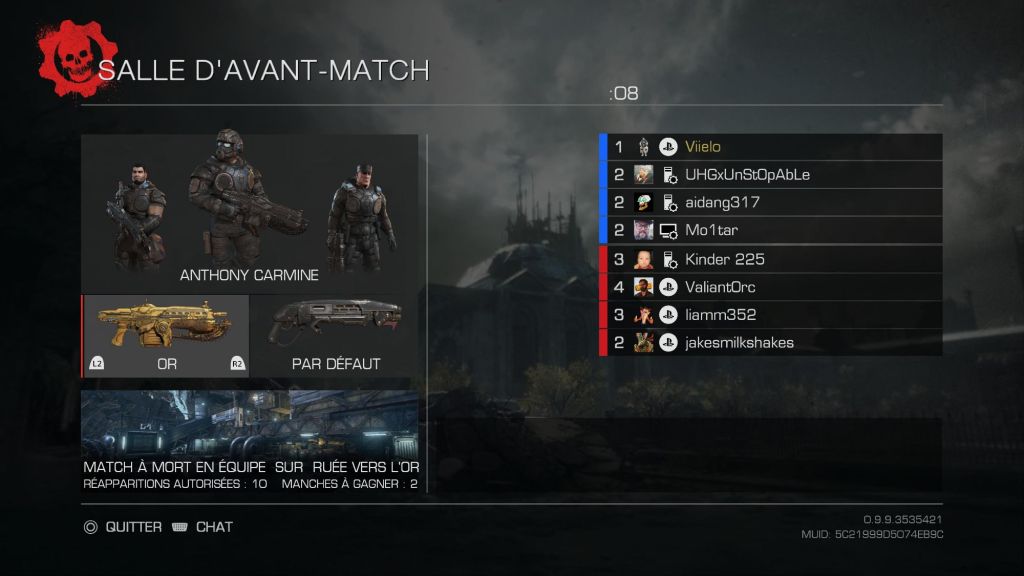Viewport: 1024px width, 576px height.
Task: Choose the PAR DÉFAUT Gnasher skin
Action: (334, 336)
